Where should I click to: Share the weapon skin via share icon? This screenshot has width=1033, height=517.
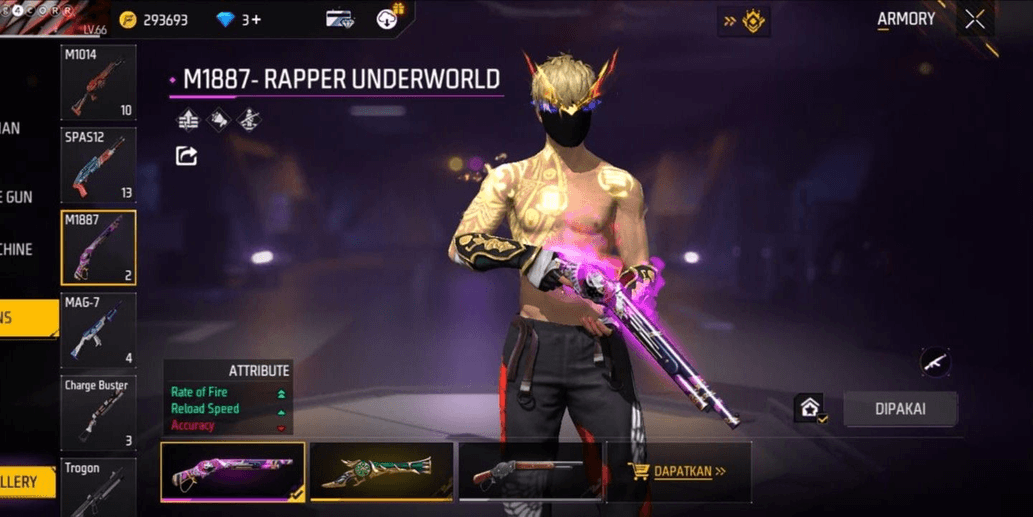pos(186,156)
